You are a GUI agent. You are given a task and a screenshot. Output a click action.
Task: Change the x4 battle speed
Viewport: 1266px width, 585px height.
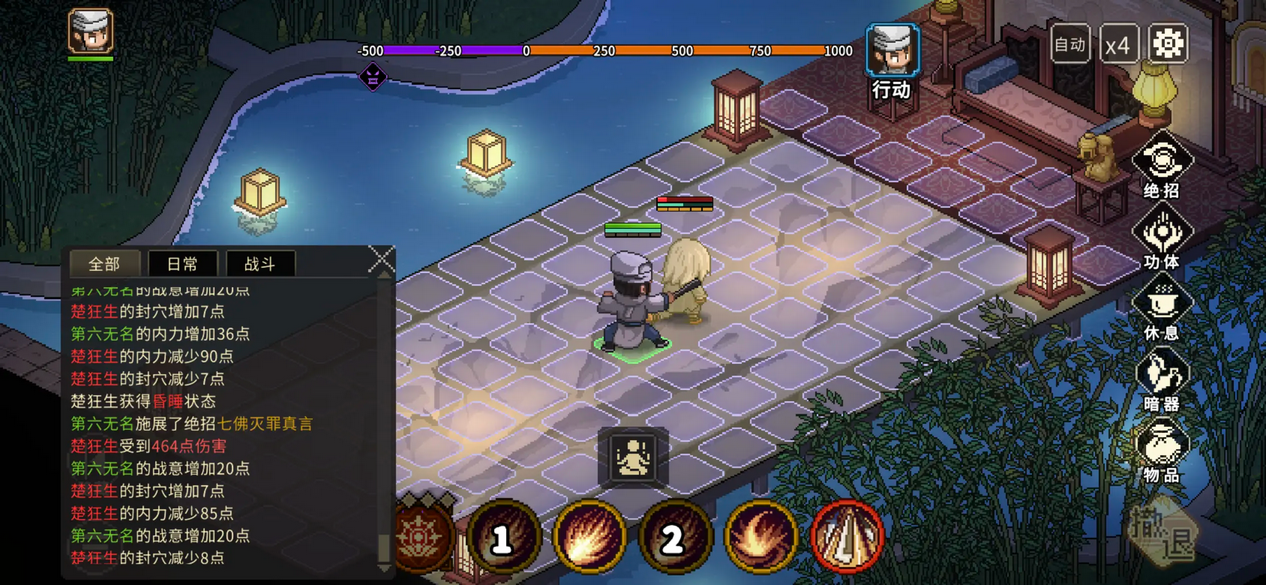(x=1118, y=45)
